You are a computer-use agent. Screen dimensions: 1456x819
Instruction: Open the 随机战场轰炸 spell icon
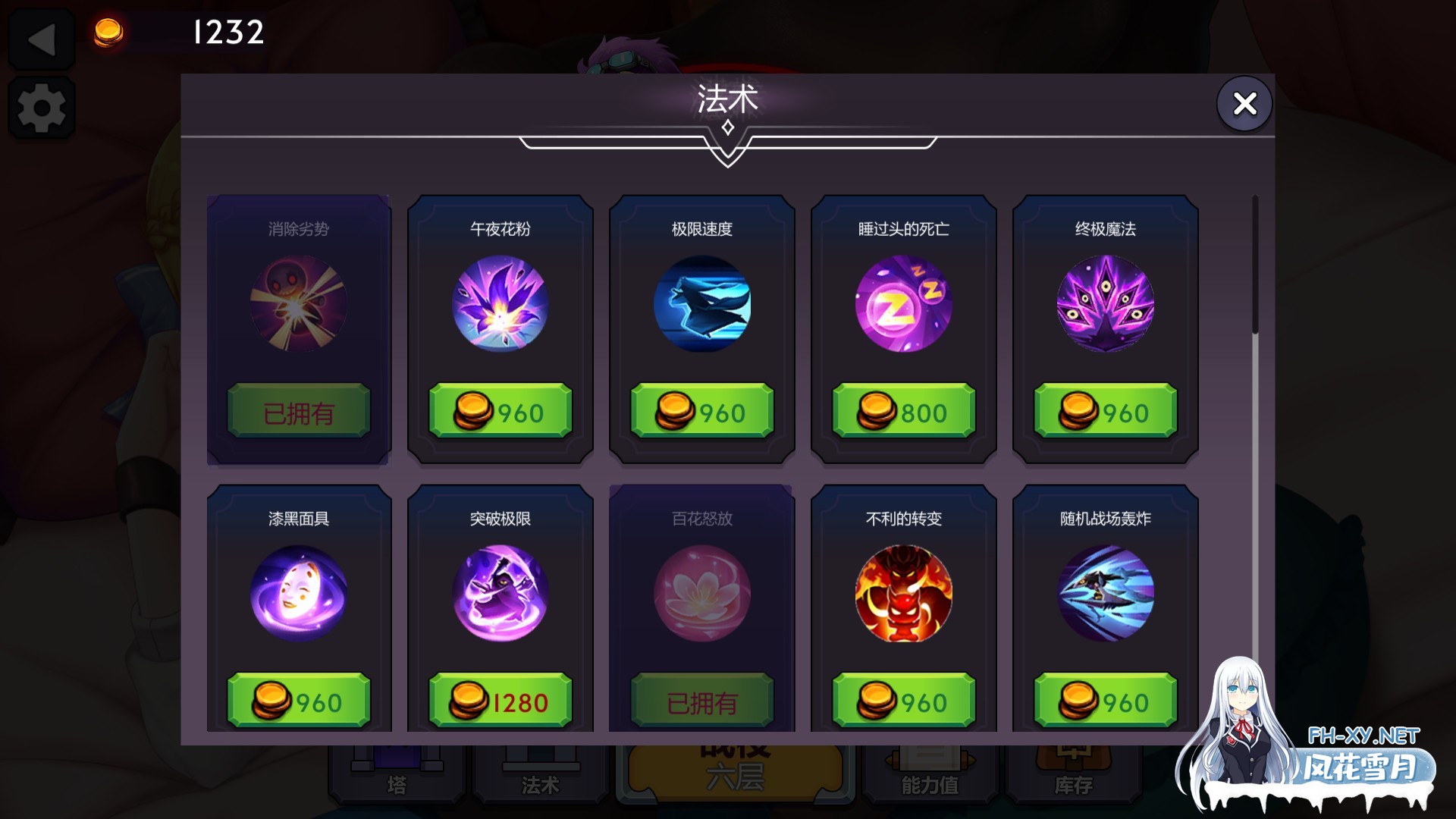coord(1105,595)
